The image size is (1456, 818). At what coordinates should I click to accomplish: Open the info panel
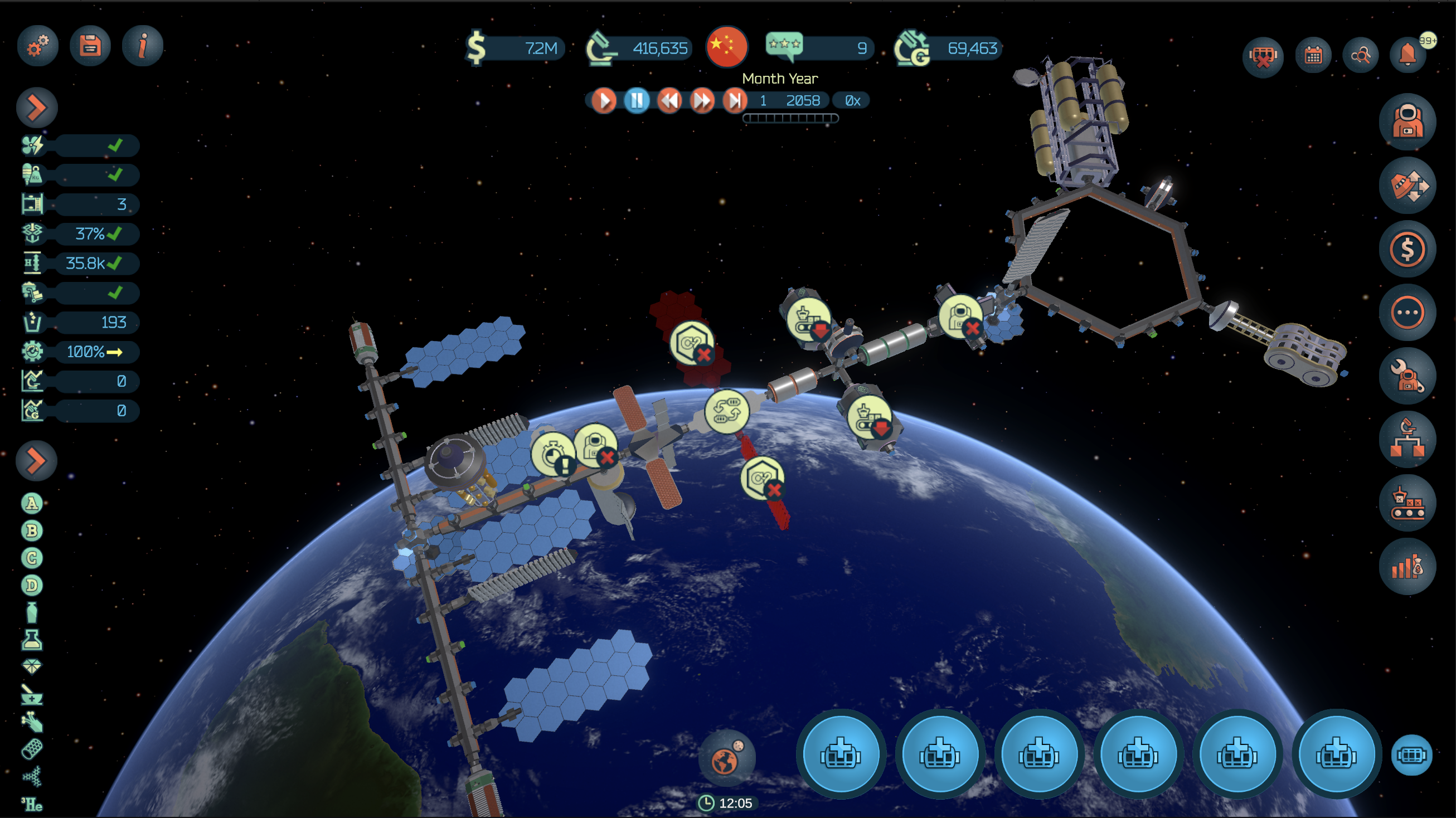(143, 46)
